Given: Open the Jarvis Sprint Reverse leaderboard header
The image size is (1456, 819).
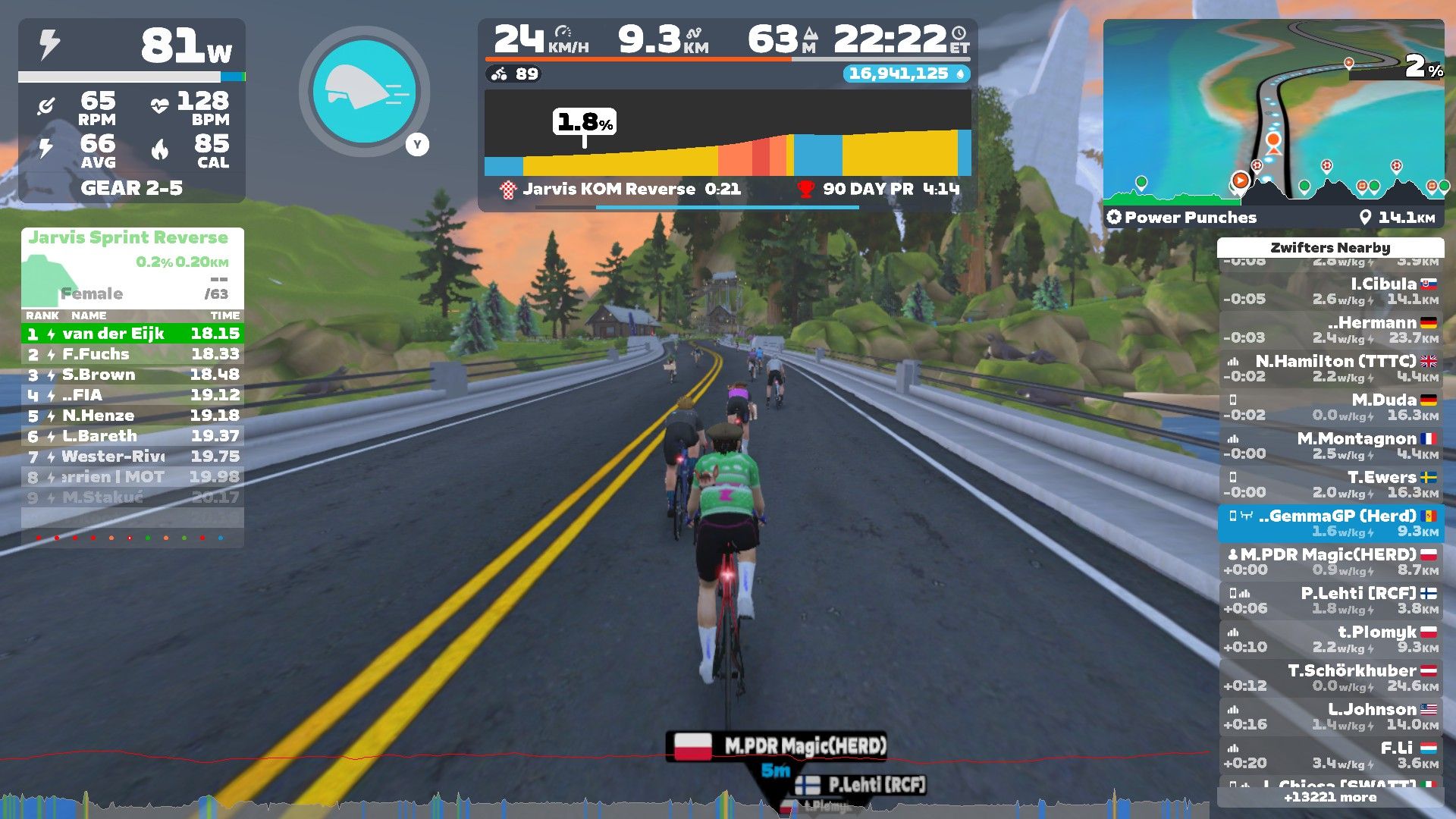Looking at the screenshot, I should coord(129,238).
